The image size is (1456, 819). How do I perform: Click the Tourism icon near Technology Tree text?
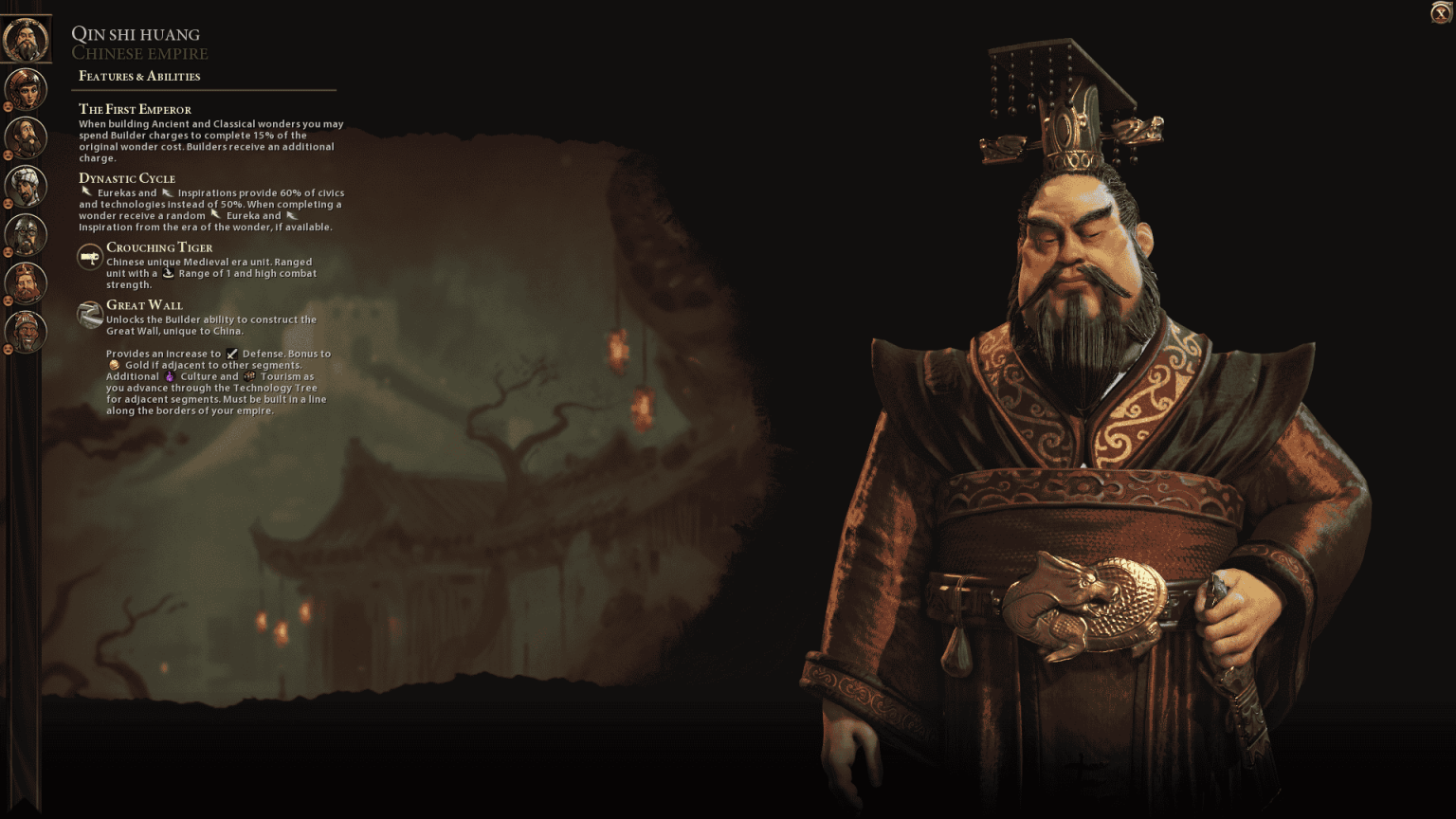[249, 376]
